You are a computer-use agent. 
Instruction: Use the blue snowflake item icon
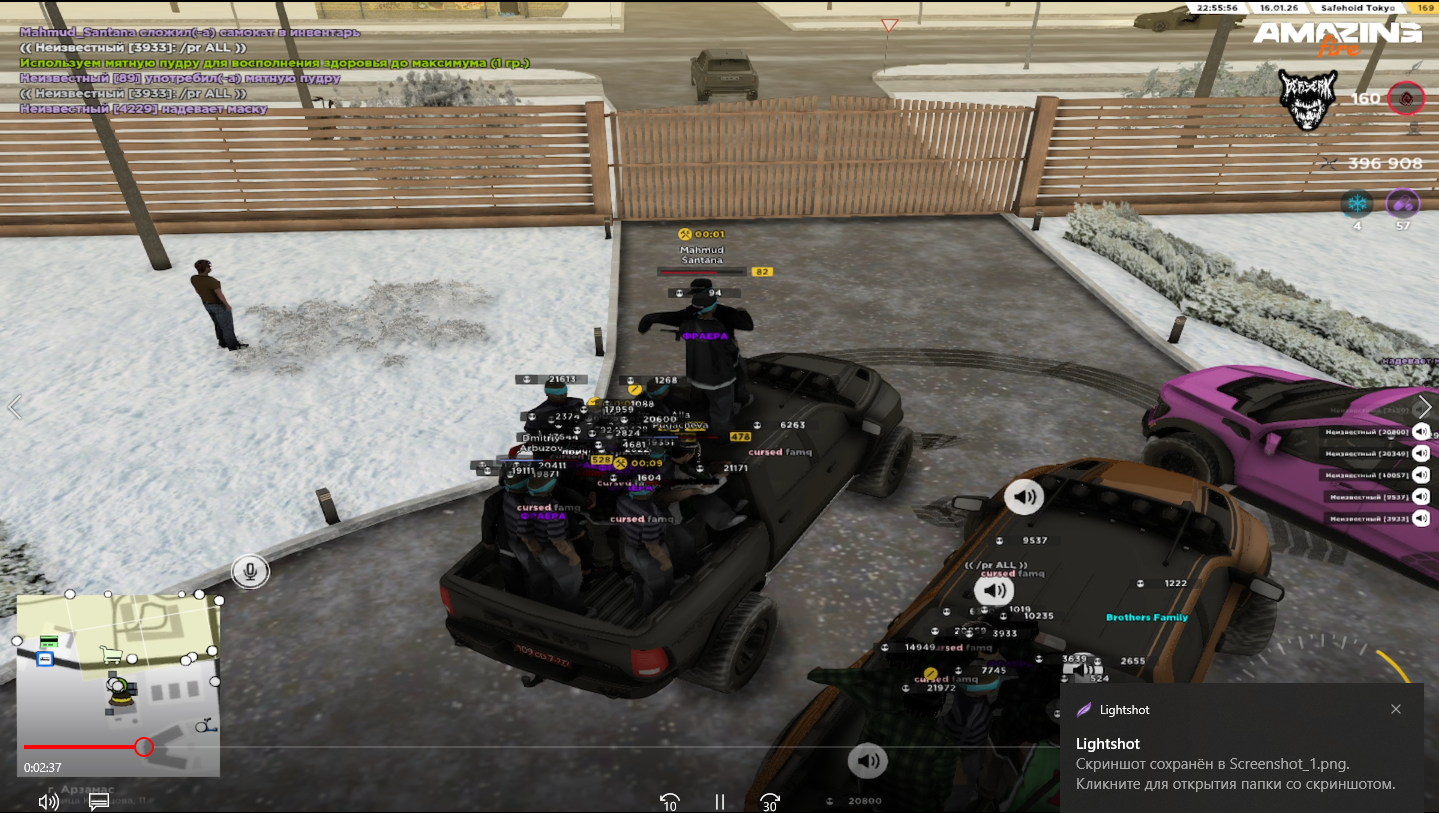click(x=1357, y=203)
